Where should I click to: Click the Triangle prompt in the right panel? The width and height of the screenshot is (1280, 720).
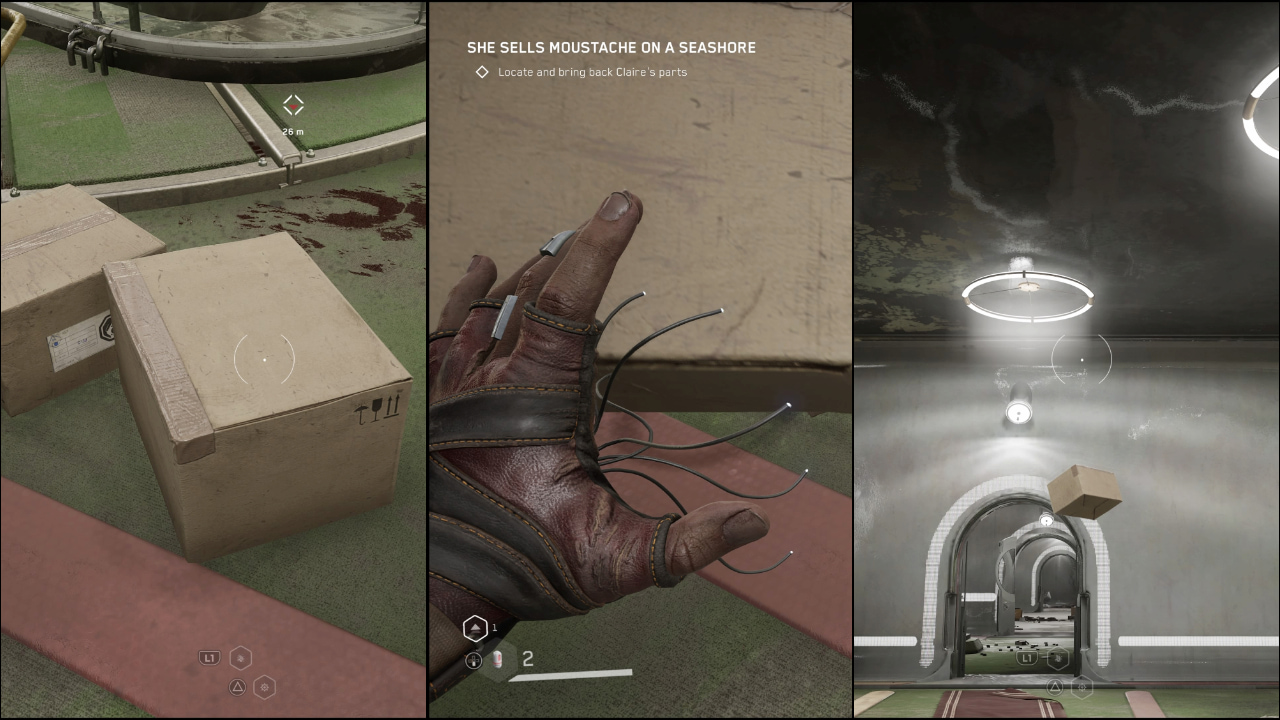(1055, 688)
